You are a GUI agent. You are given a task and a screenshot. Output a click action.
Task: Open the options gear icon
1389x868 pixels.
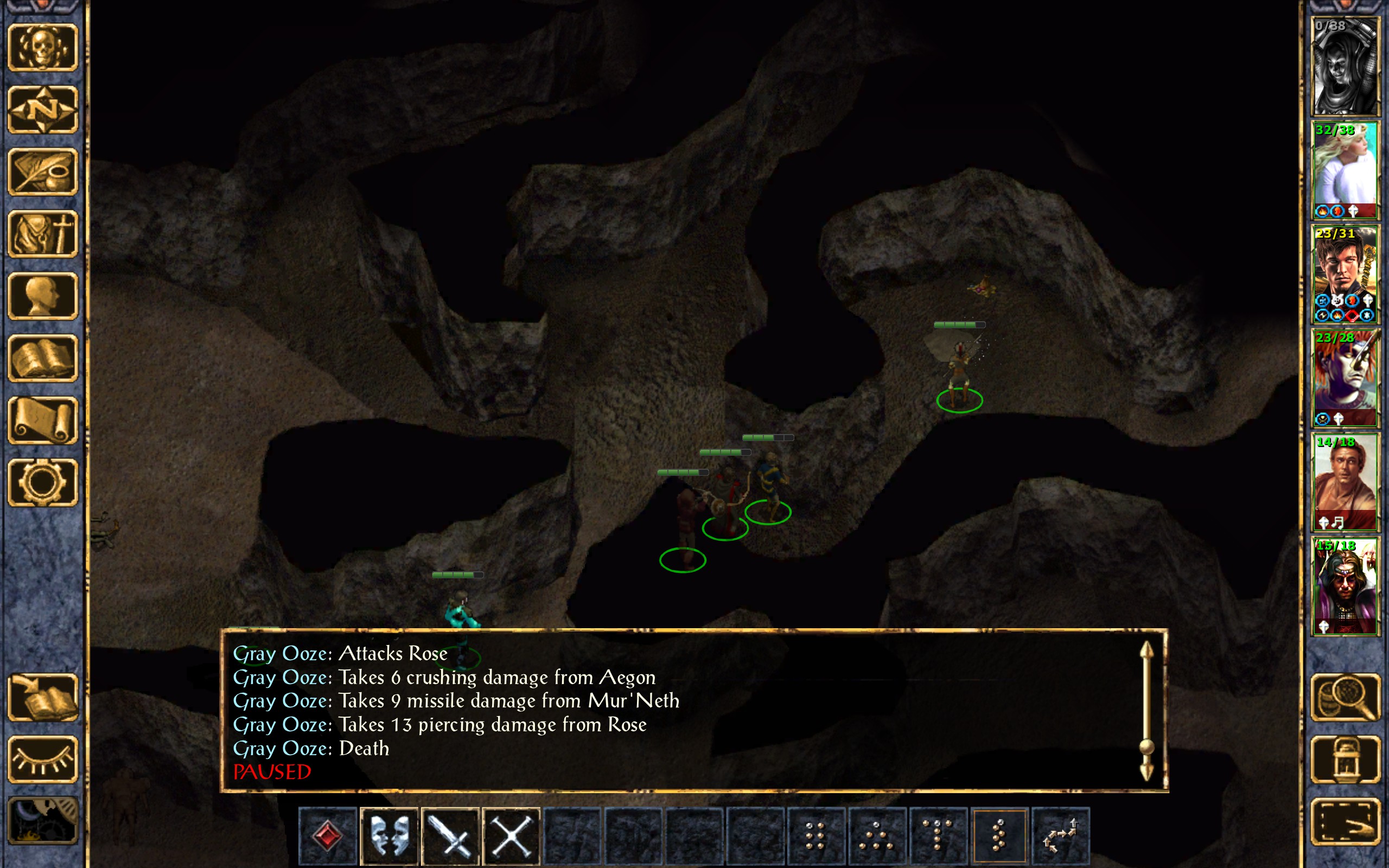pos(43,482)
